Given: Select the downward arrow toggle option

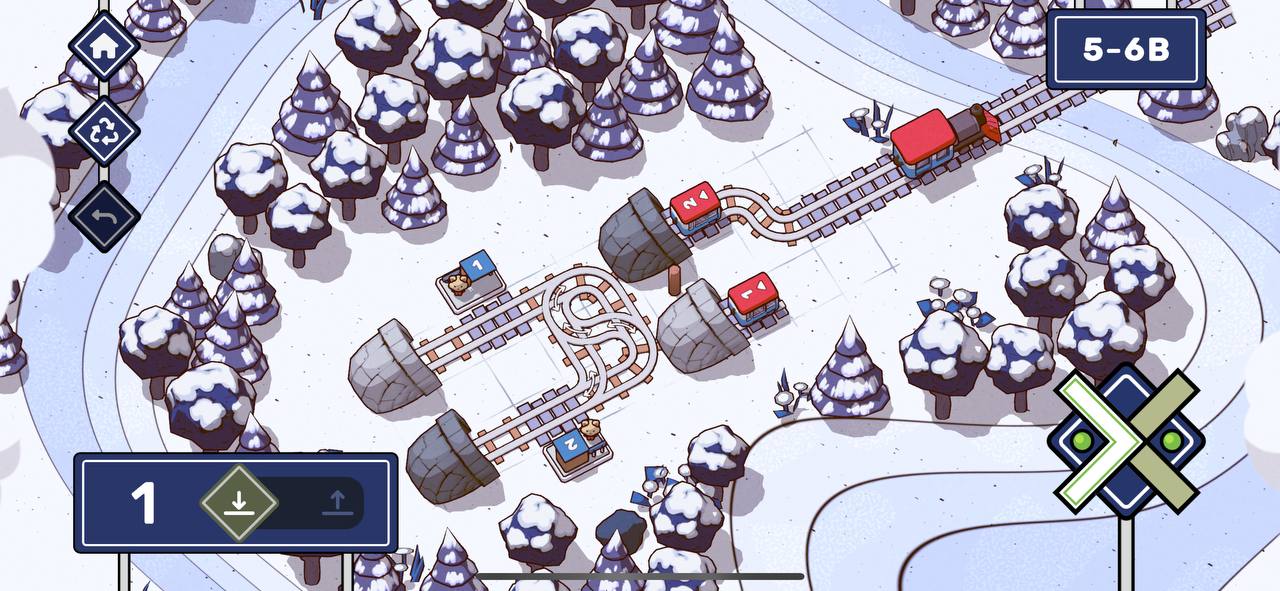Looking at the screenshot, I should pos(238,502).
